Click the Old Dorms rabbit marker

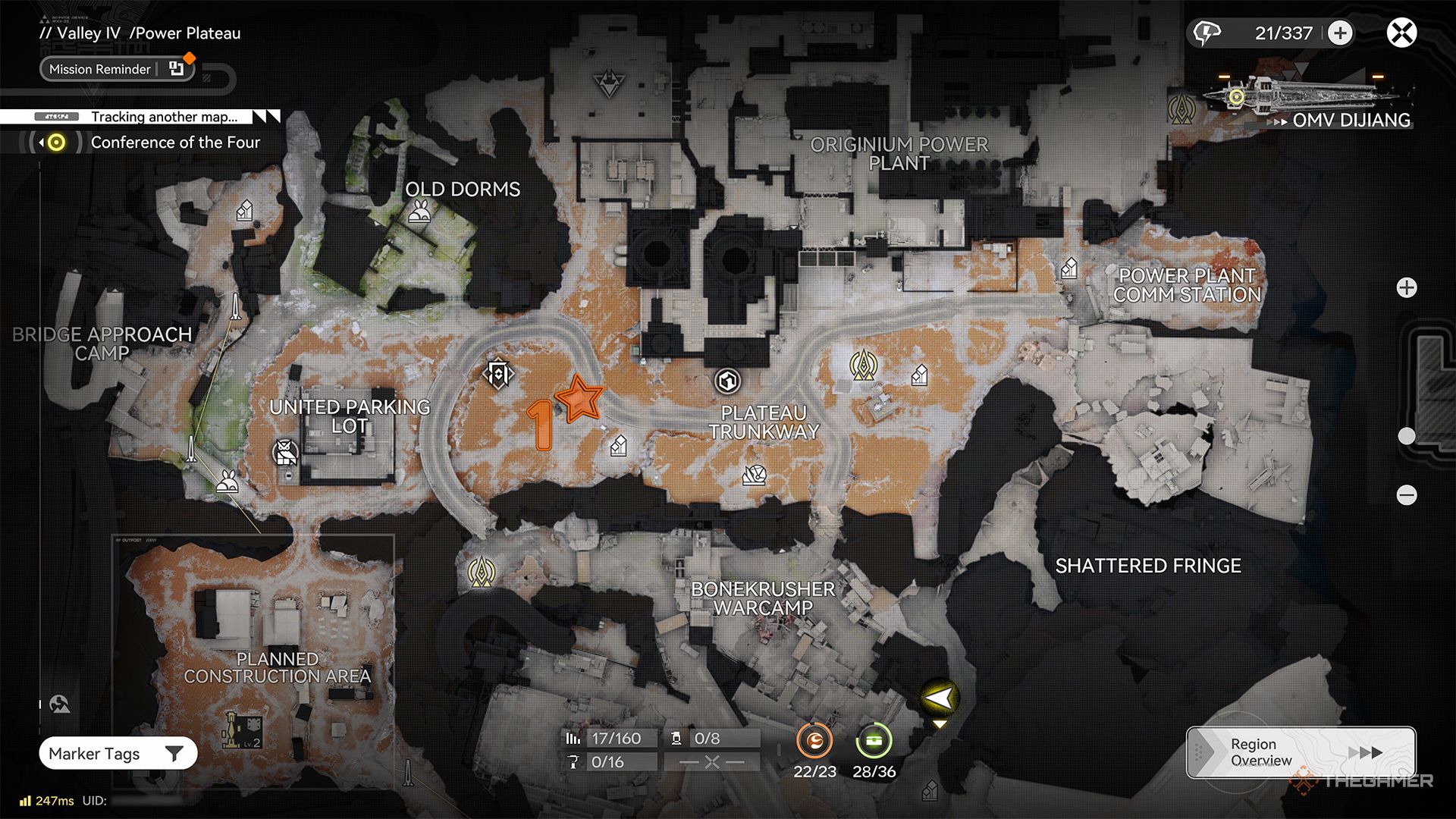click(x=419, y=213)
